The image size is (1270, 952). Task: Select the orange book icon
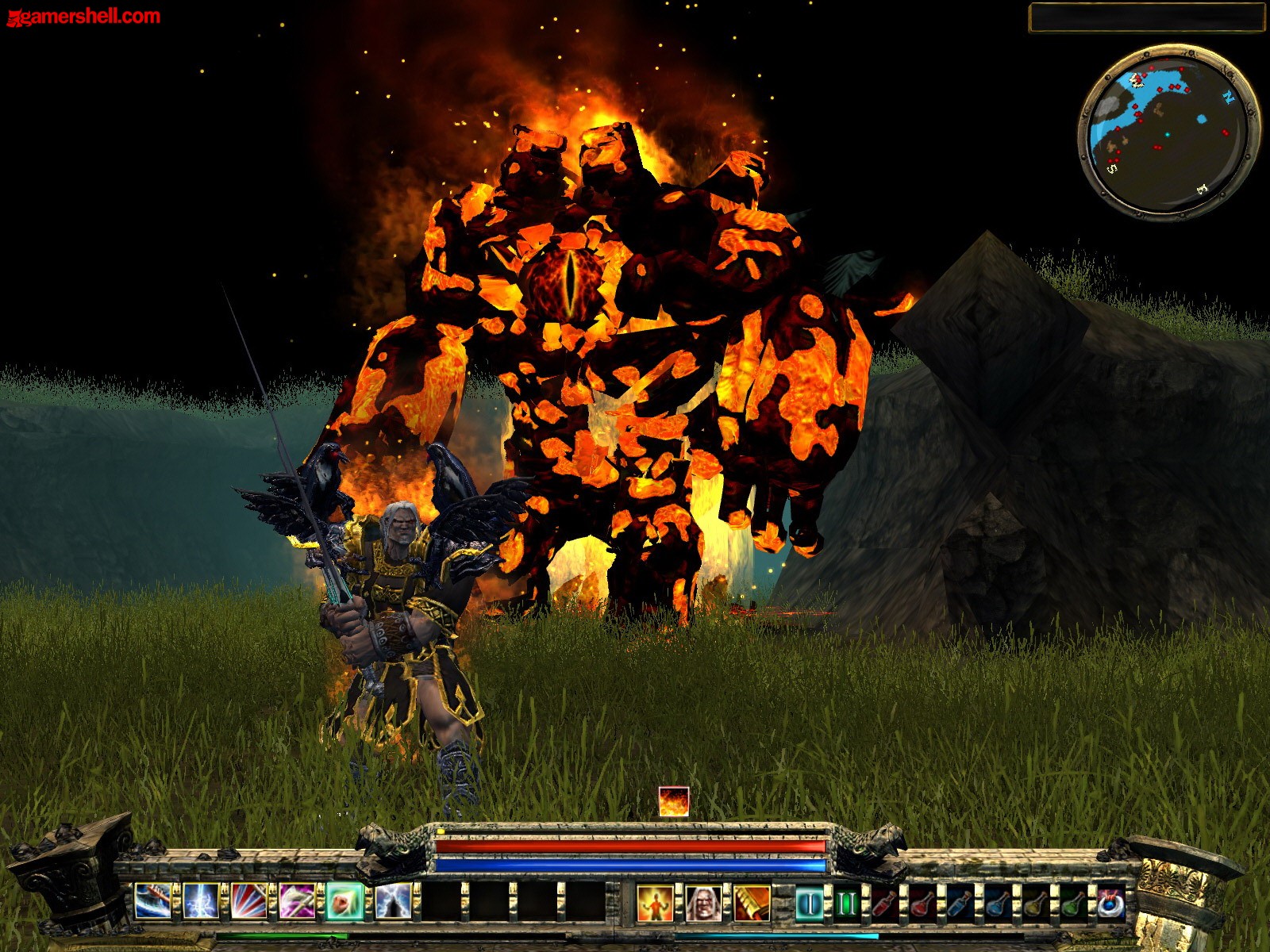pyautogui.click(x=752, y=904)
